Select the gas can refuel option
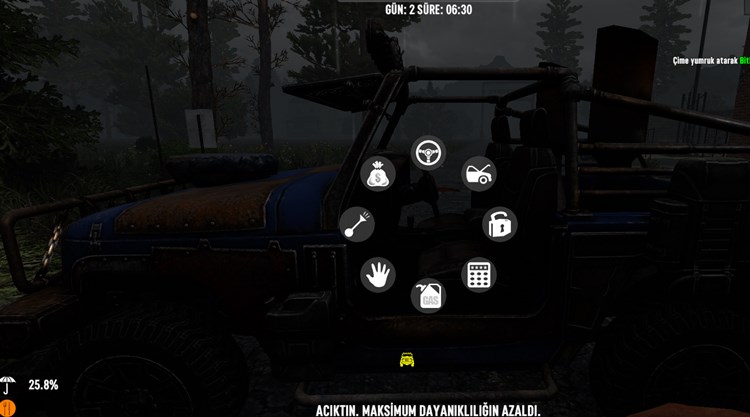 428,295
